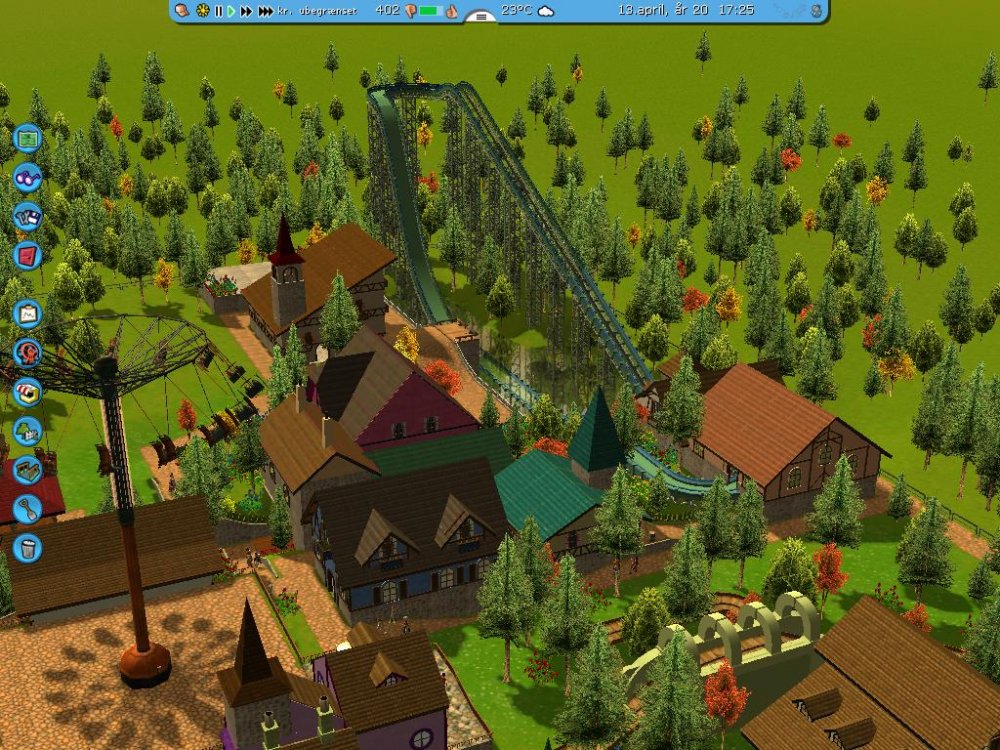1000x750 pixels.
Task: Open the cloud weather icon
Action: (x=546, y=11)
